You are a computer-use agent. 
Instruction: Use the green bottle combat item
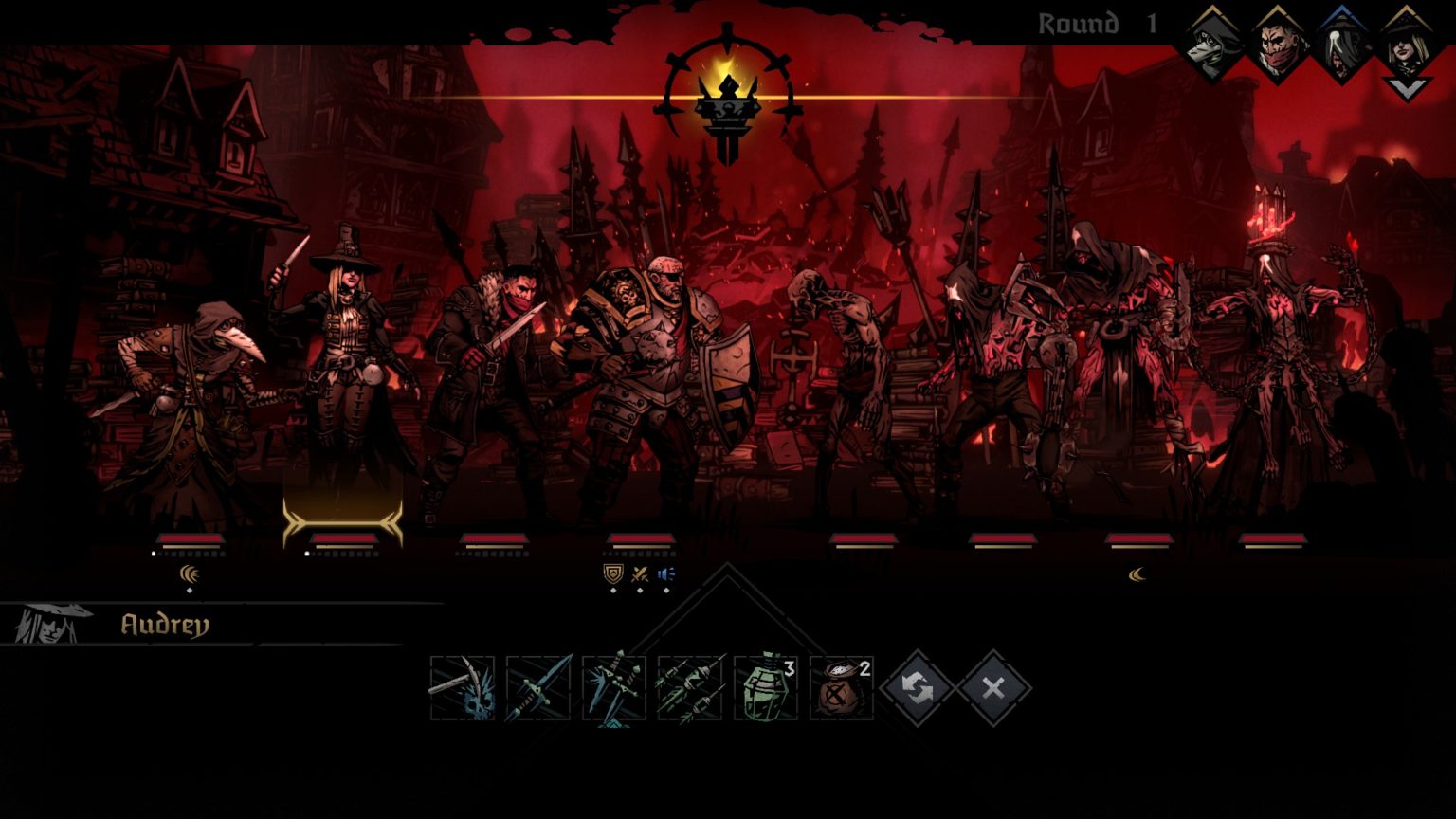[x=766, y=688]
